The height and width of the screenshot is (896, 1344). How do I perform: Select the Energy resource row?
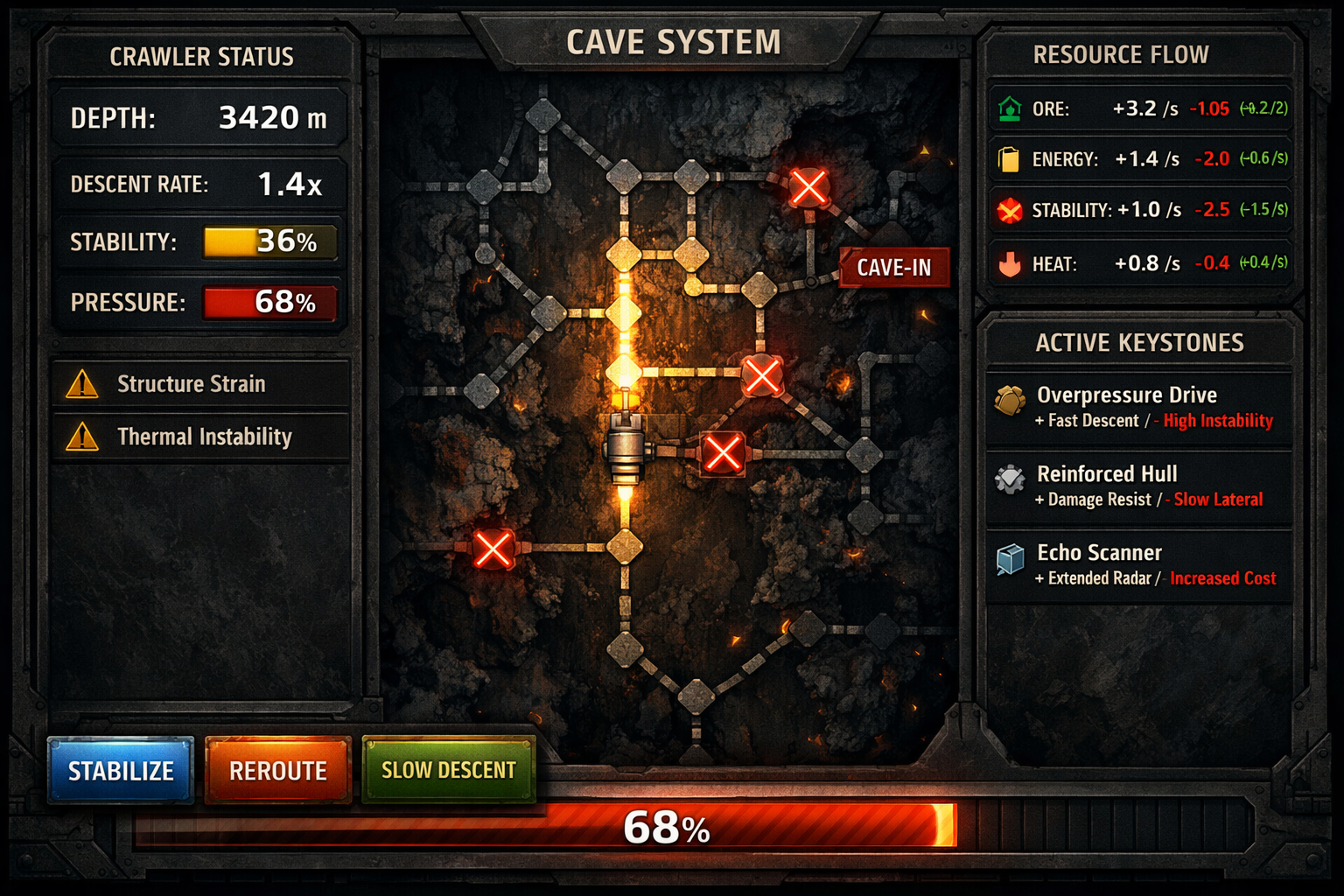point(1141,159)
